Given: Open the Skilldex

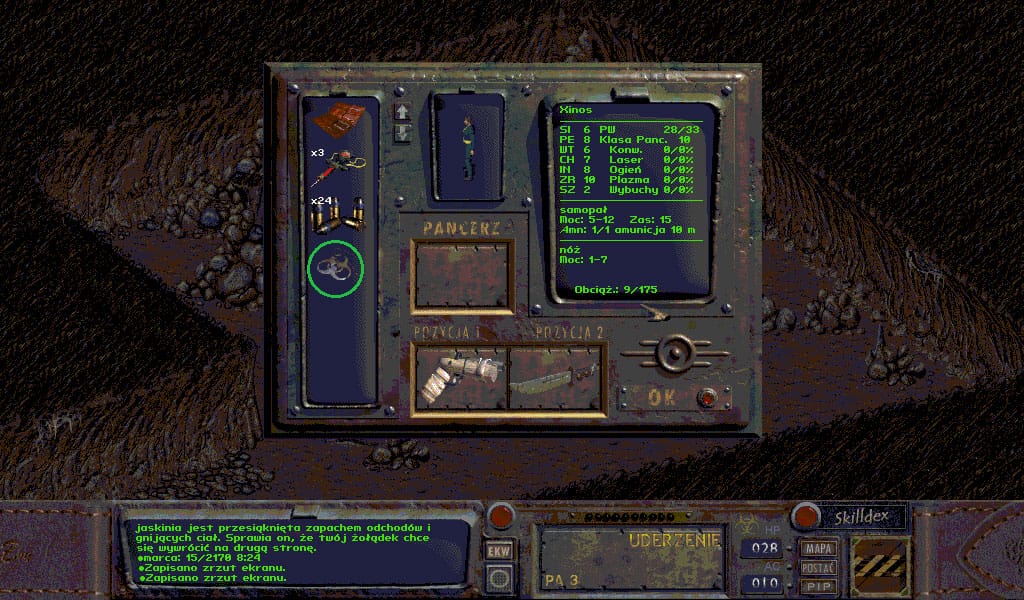Looking at the screenshot, I should [864, 517].
